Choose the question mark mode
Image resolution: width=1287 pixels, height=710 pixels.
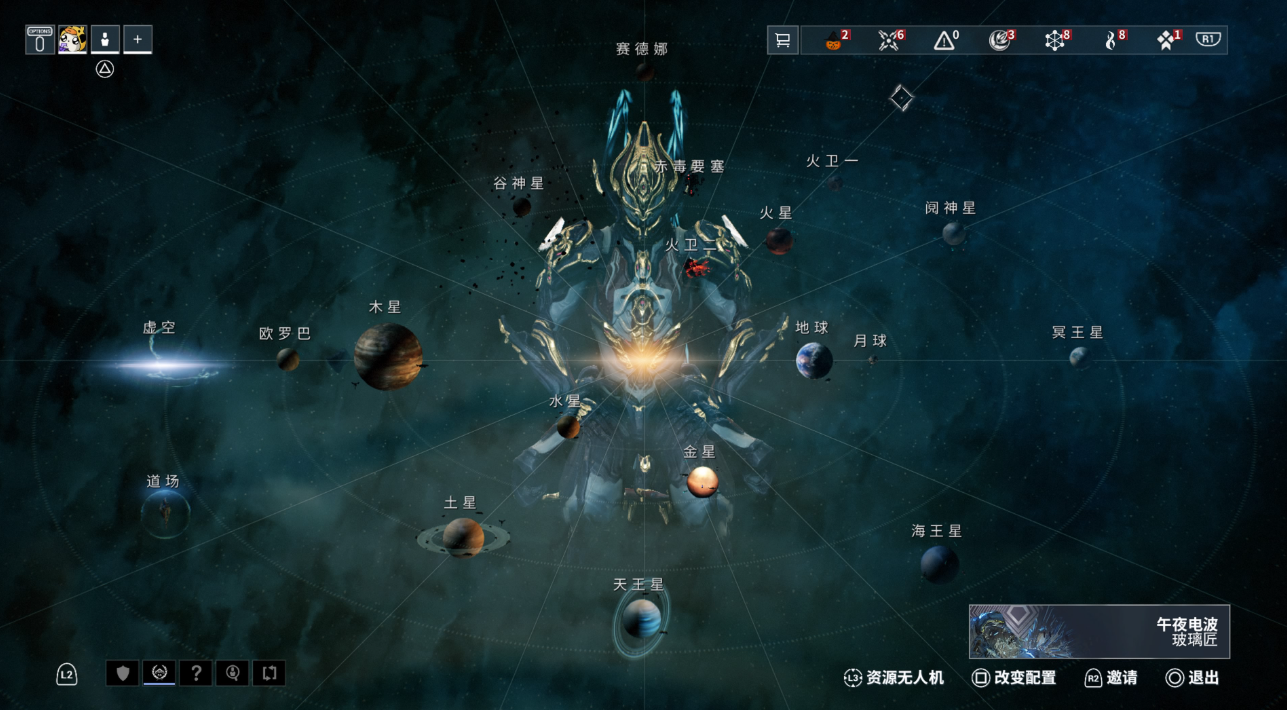196,673
